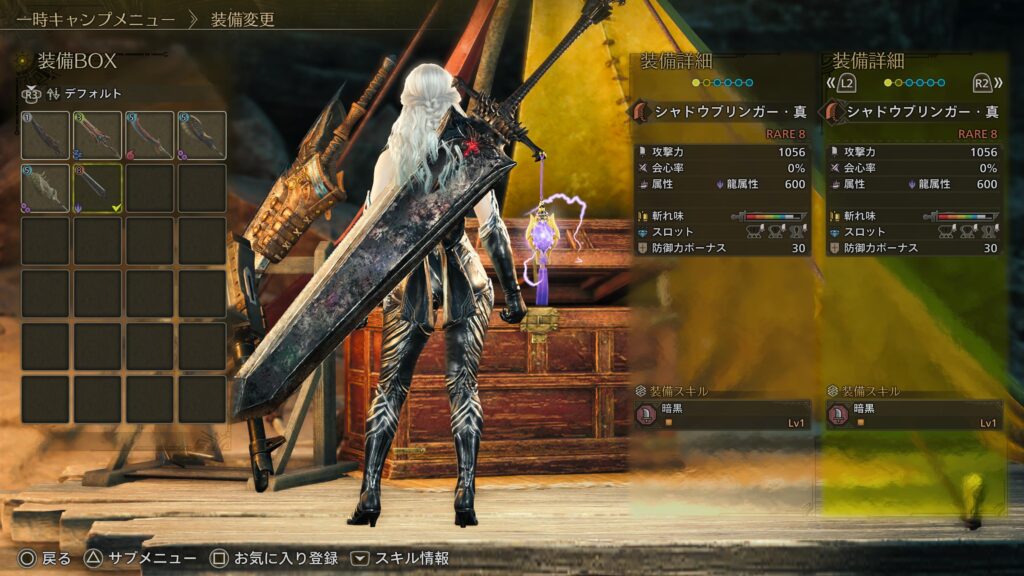
Task: Choose the rarity 5 fire element weapon
Action: [149, 135]
